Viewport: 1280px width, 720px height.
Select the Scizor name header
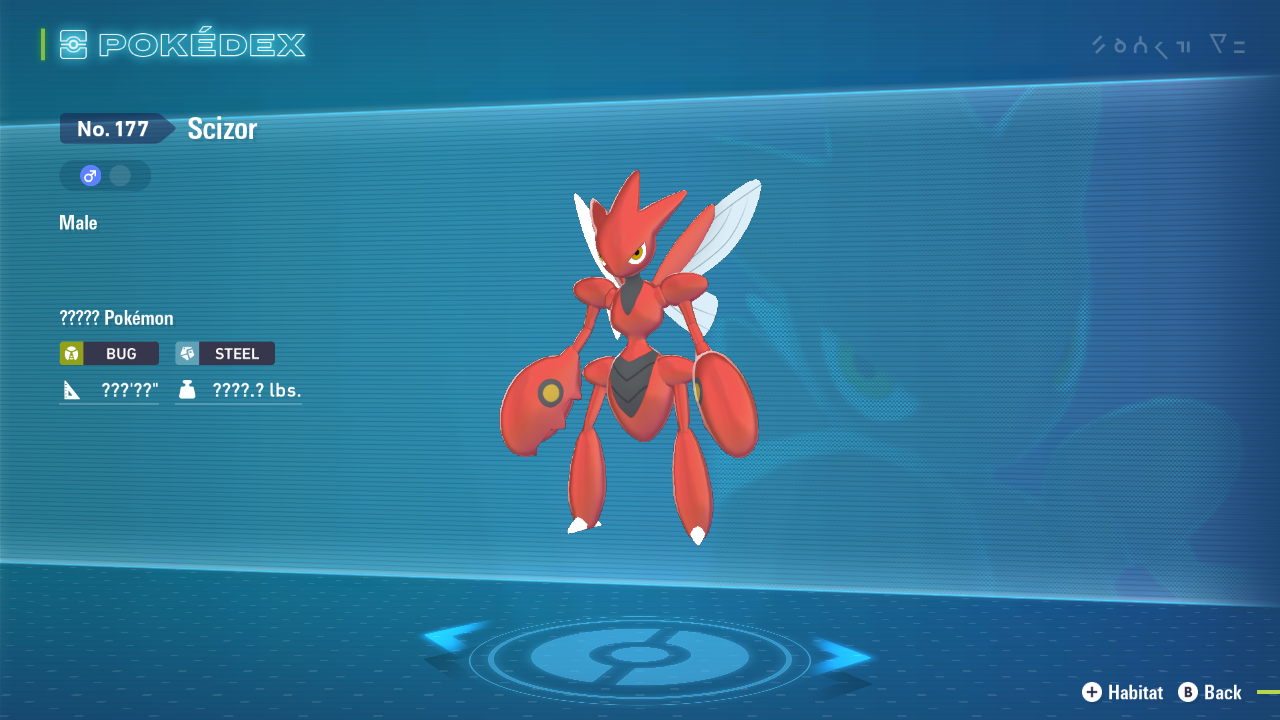tap(221, 128)
